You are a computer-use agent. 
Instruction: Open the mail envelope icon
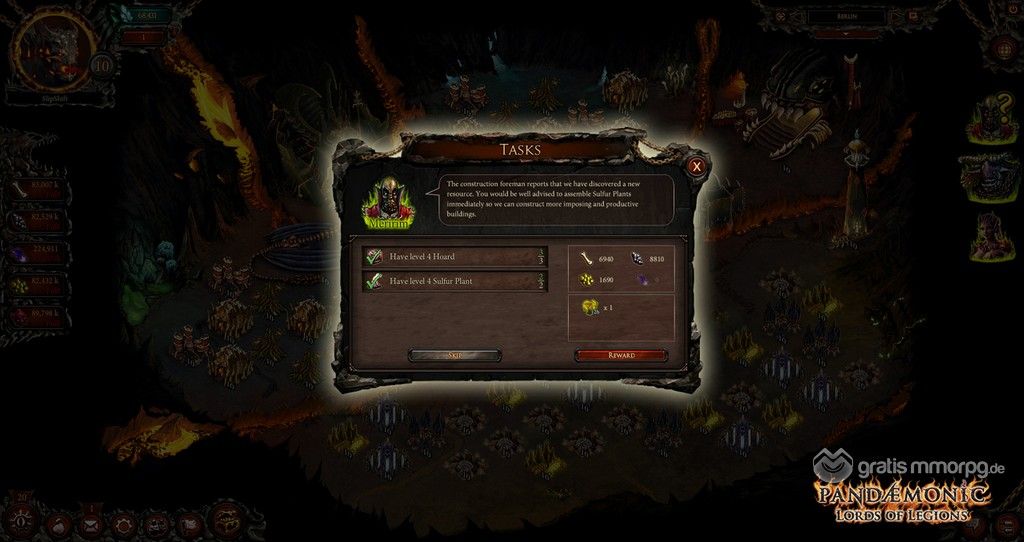click(92, 523)
